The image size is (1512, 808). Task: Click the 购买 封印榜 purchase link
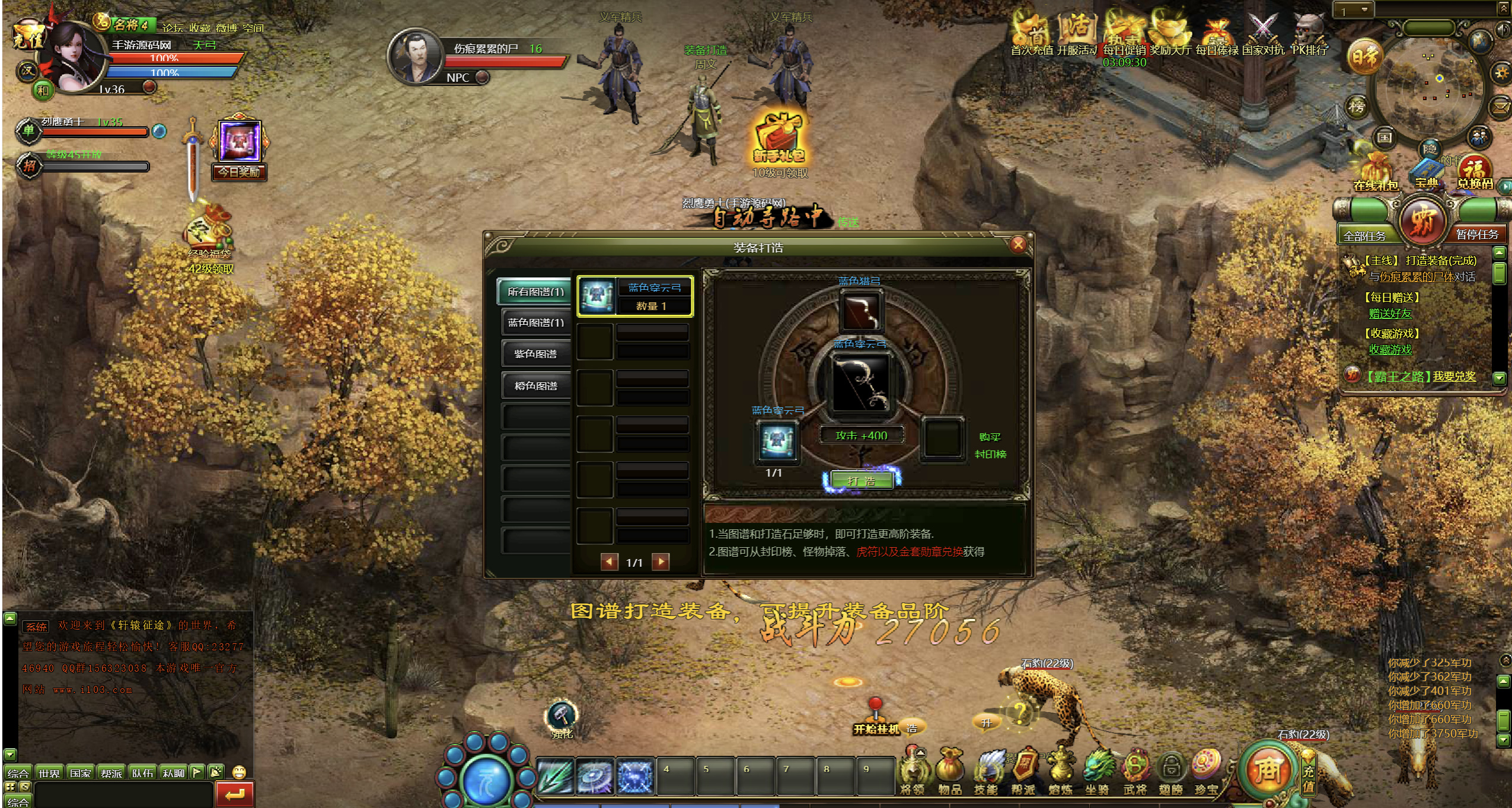pyautogui.click(x=990, y=445)
